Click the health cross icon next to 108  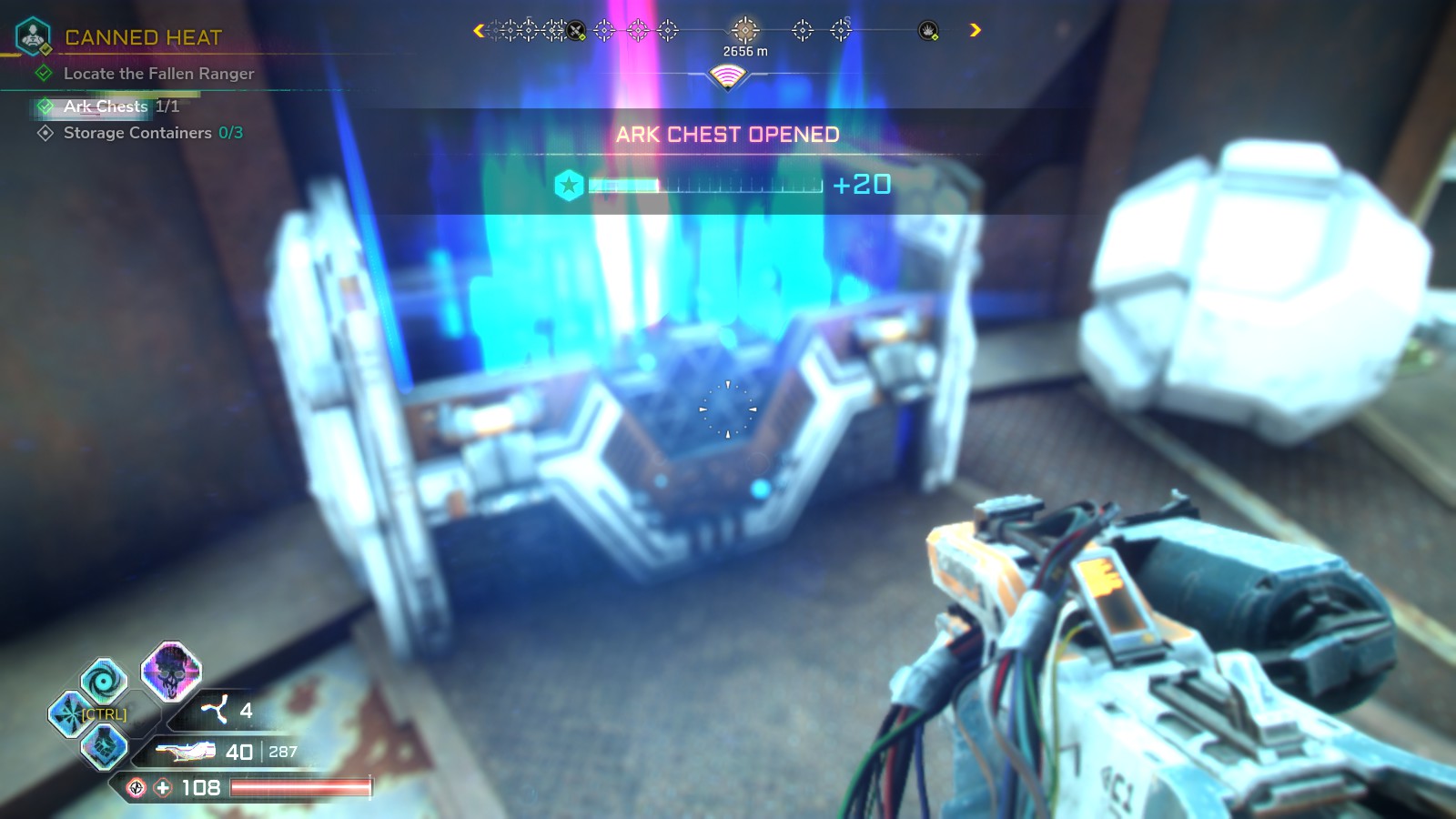tap(162, 788)
